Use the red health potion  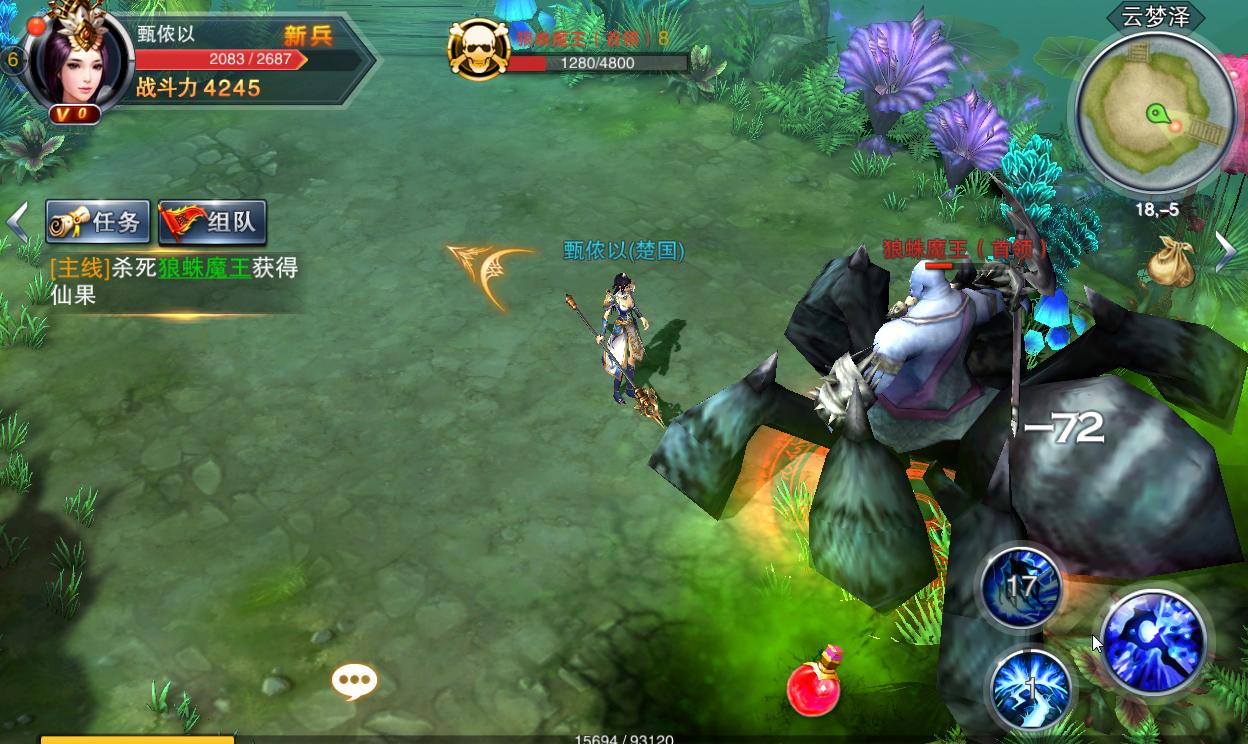(x=814, y=683)
